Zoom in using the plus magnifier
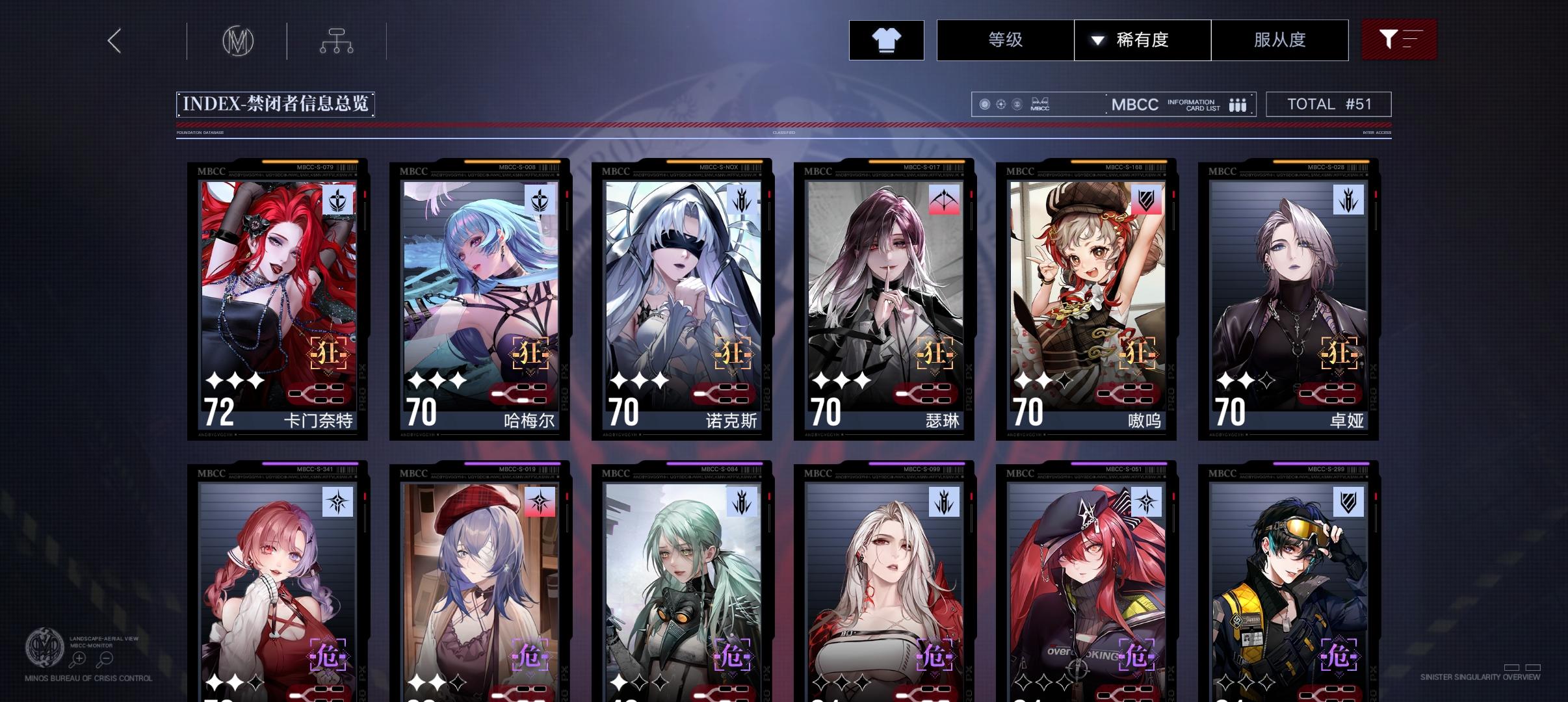Screen dimensions: 1568x702 tap(79, 658)
